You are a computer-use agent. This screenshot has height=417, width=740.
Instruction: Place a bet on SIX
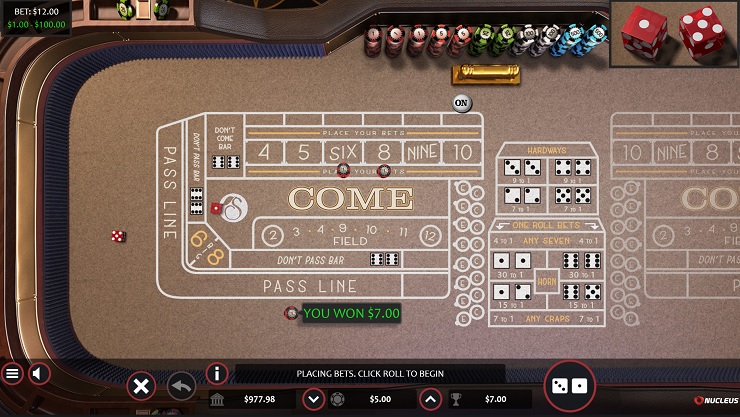(x=336, y=152)
